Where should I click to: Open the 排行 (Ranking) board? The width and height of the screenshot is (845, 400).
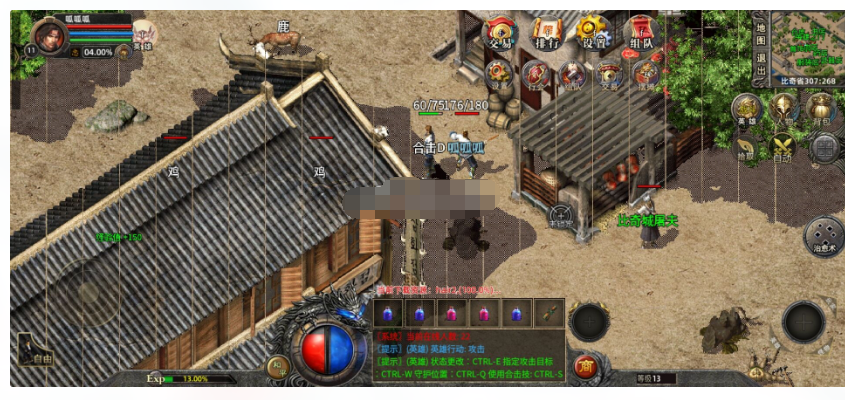click(x=547, y=33)
